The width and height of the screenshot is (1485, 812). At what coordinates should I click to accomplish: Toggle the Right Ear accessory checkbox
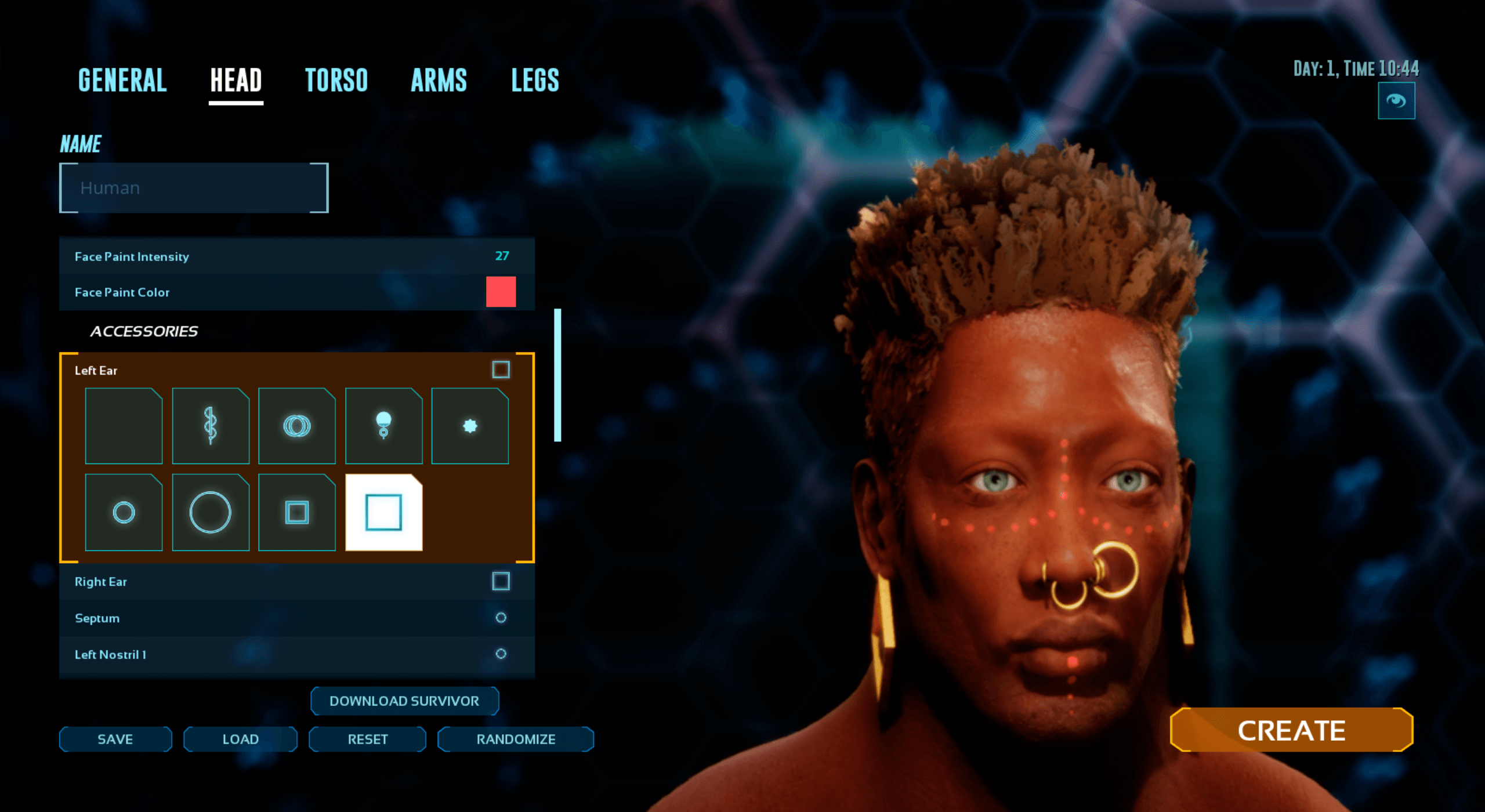pyautogui.click(x=500, y=581)
